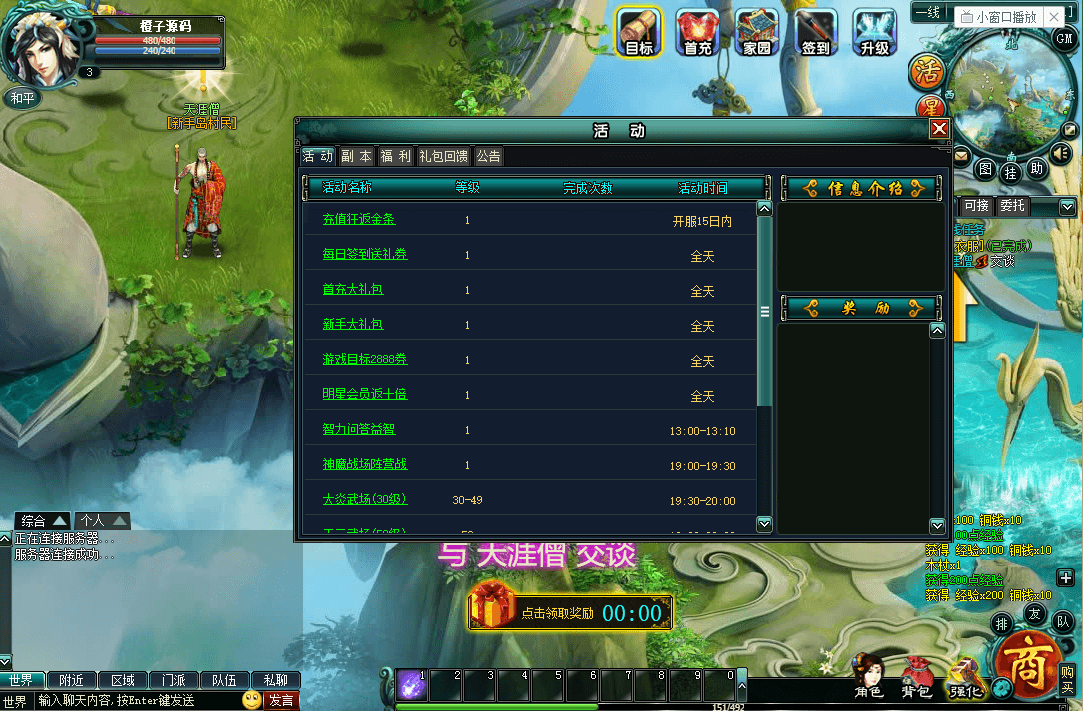
Task: Choose the 智力问答益智 activity row
Action: (x=359, y=430)
